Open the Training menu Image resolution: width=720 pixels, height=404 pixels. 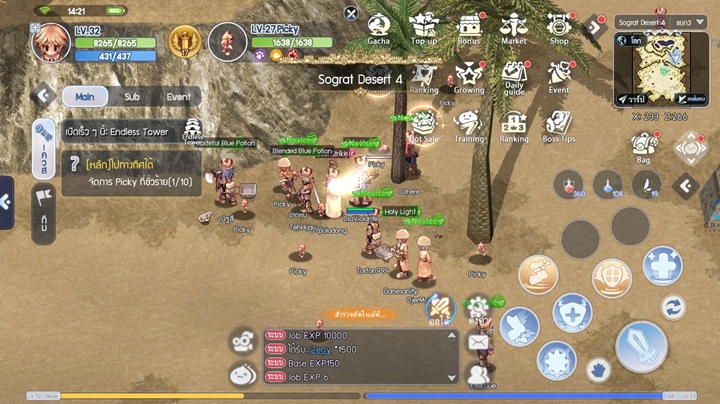pyautogui.click(x=469, y=126)
